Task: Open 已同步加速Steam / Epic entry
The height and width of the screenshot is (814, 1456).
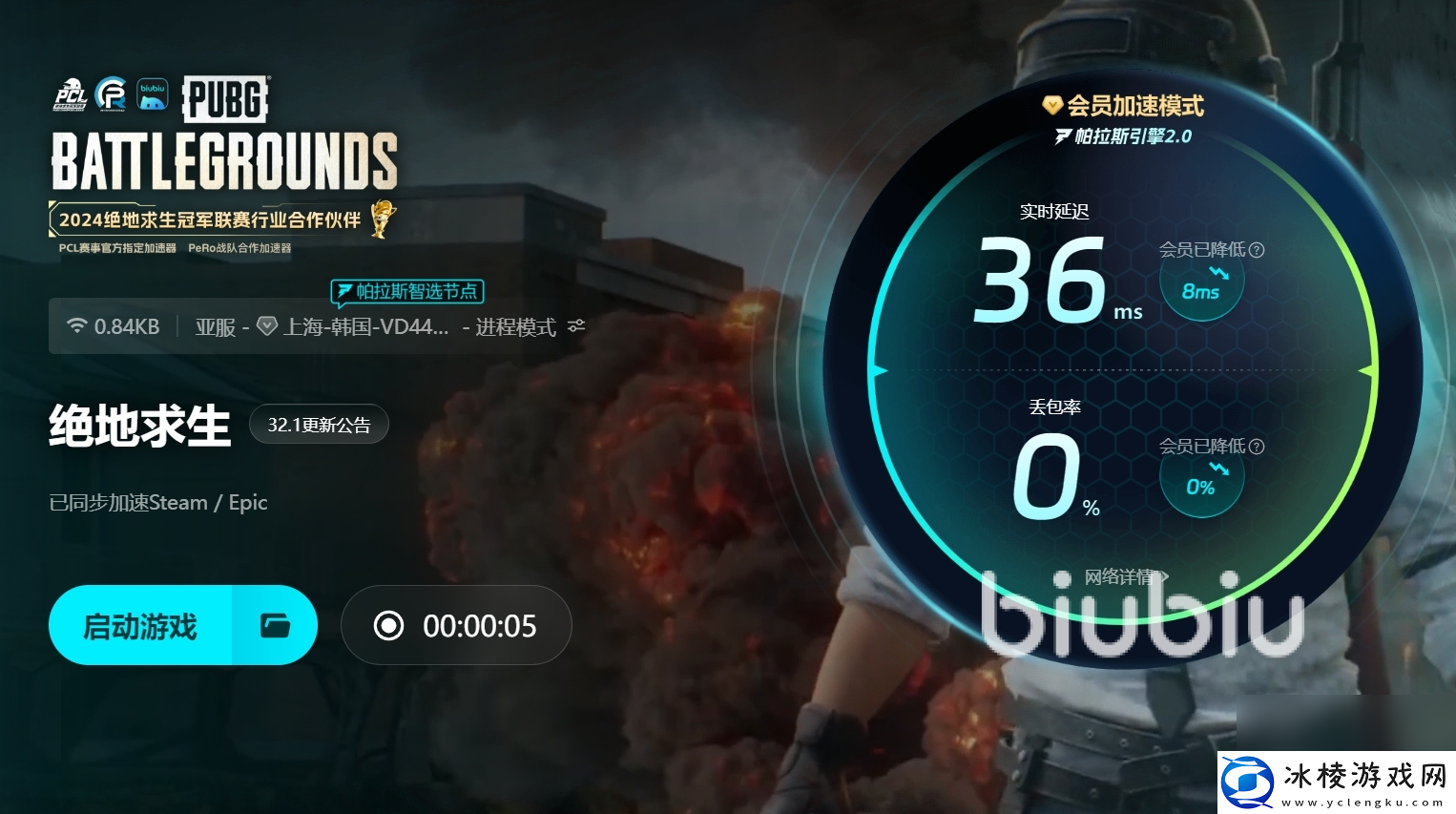Action: point(157,502)
